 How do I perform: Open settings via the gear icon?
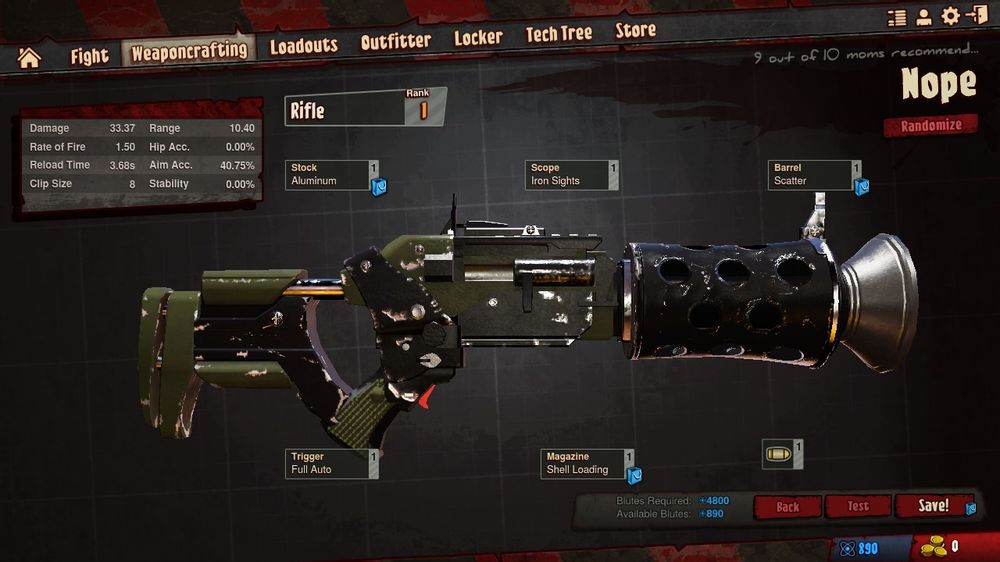click(x=949, y=16)
